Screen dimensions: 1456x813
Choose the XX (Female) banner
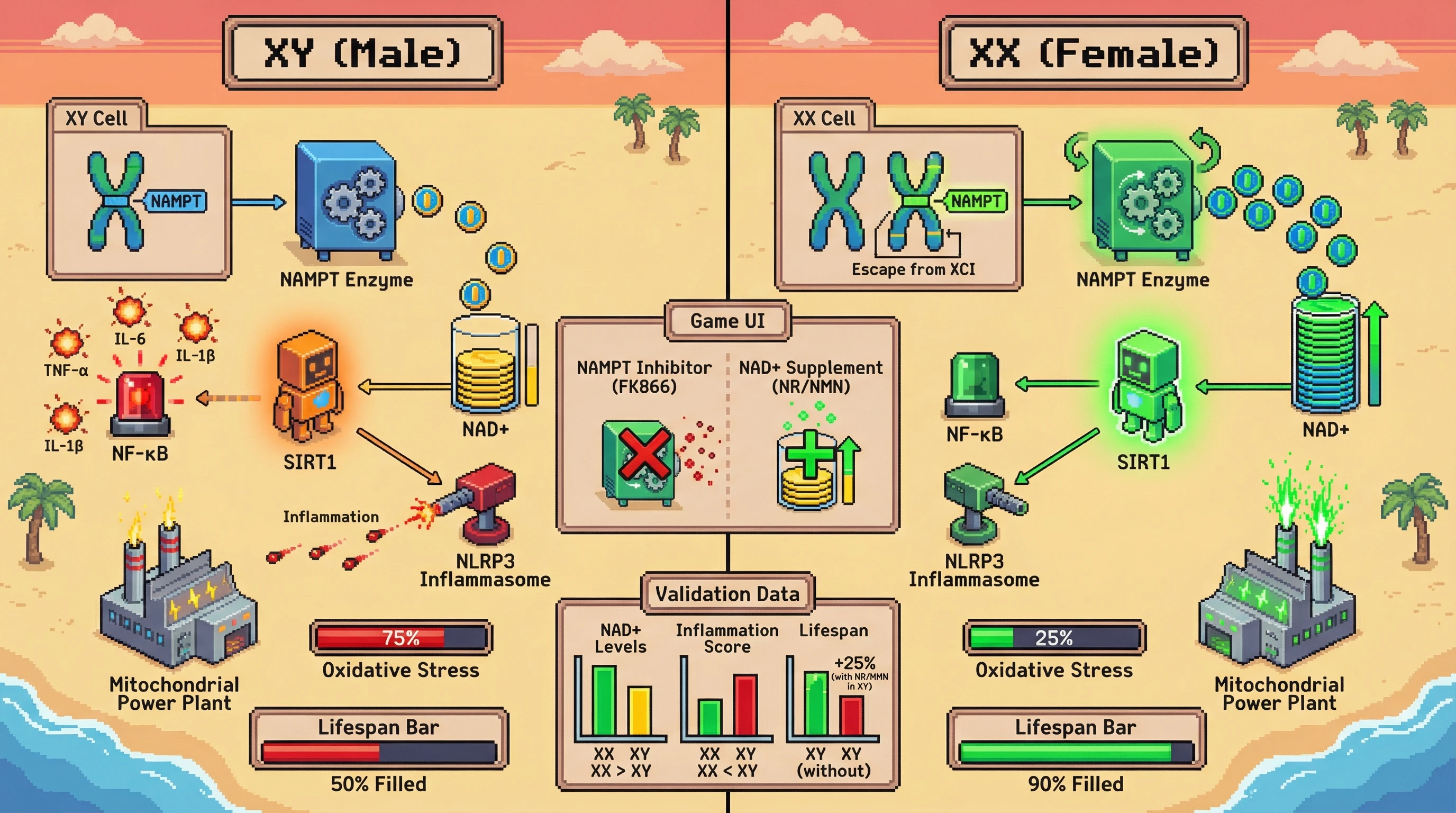pyautogui.click(x=1093, y=53)
